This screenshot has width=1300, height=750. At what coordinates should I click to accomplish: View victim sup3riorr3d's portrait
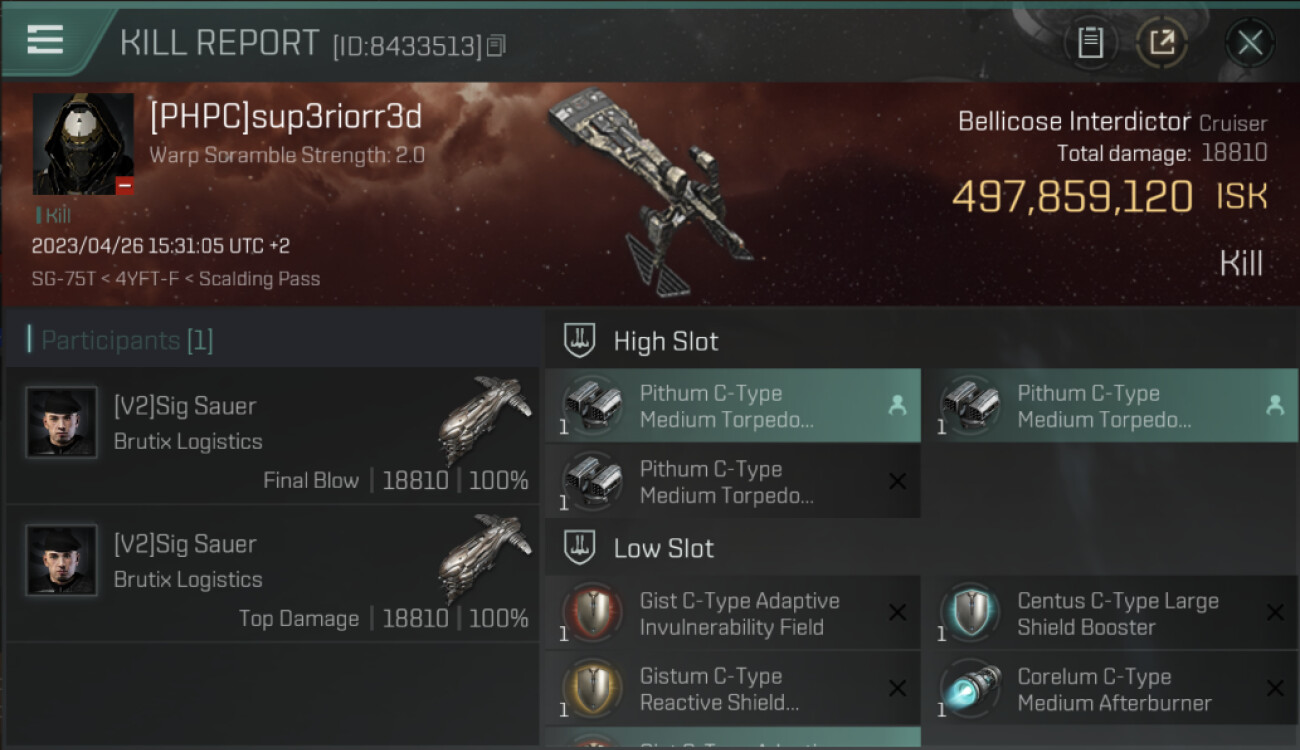pyautogui.click(x=83, y=144)
